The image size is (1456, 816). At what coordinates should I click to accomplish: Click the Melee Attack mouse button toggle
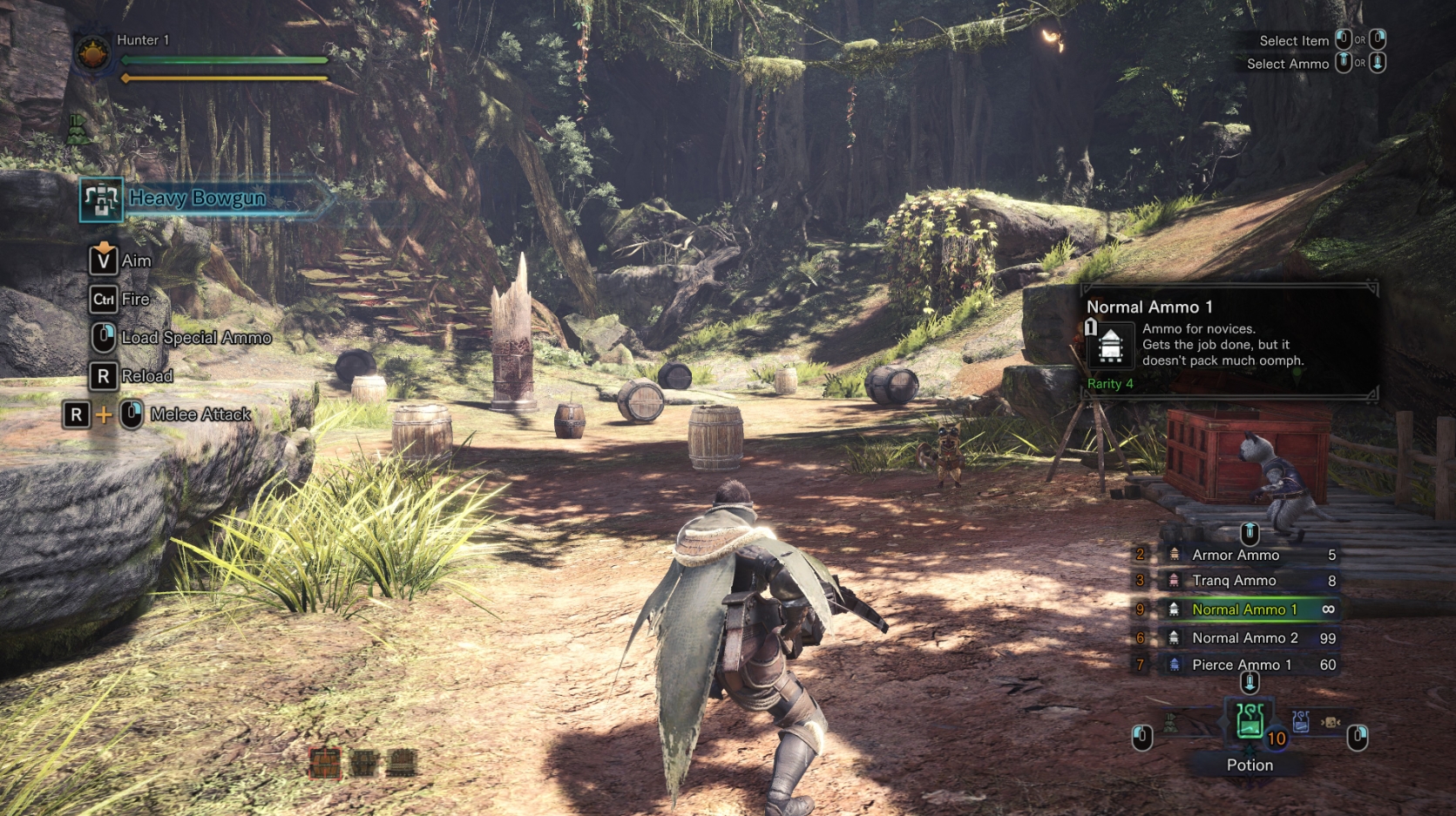coord(130,415)
